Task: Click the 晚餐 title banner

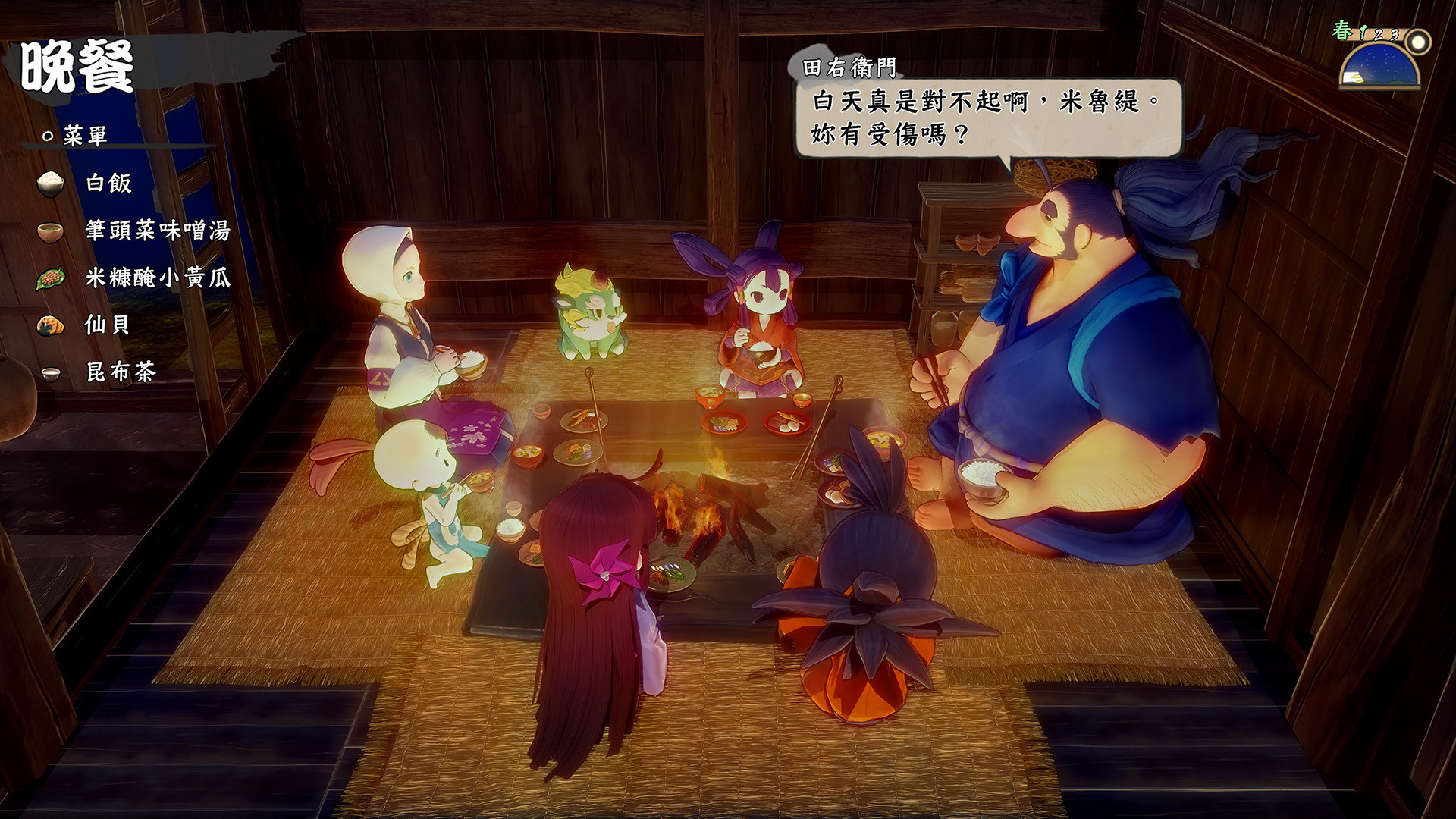Action: pos(76,67)
